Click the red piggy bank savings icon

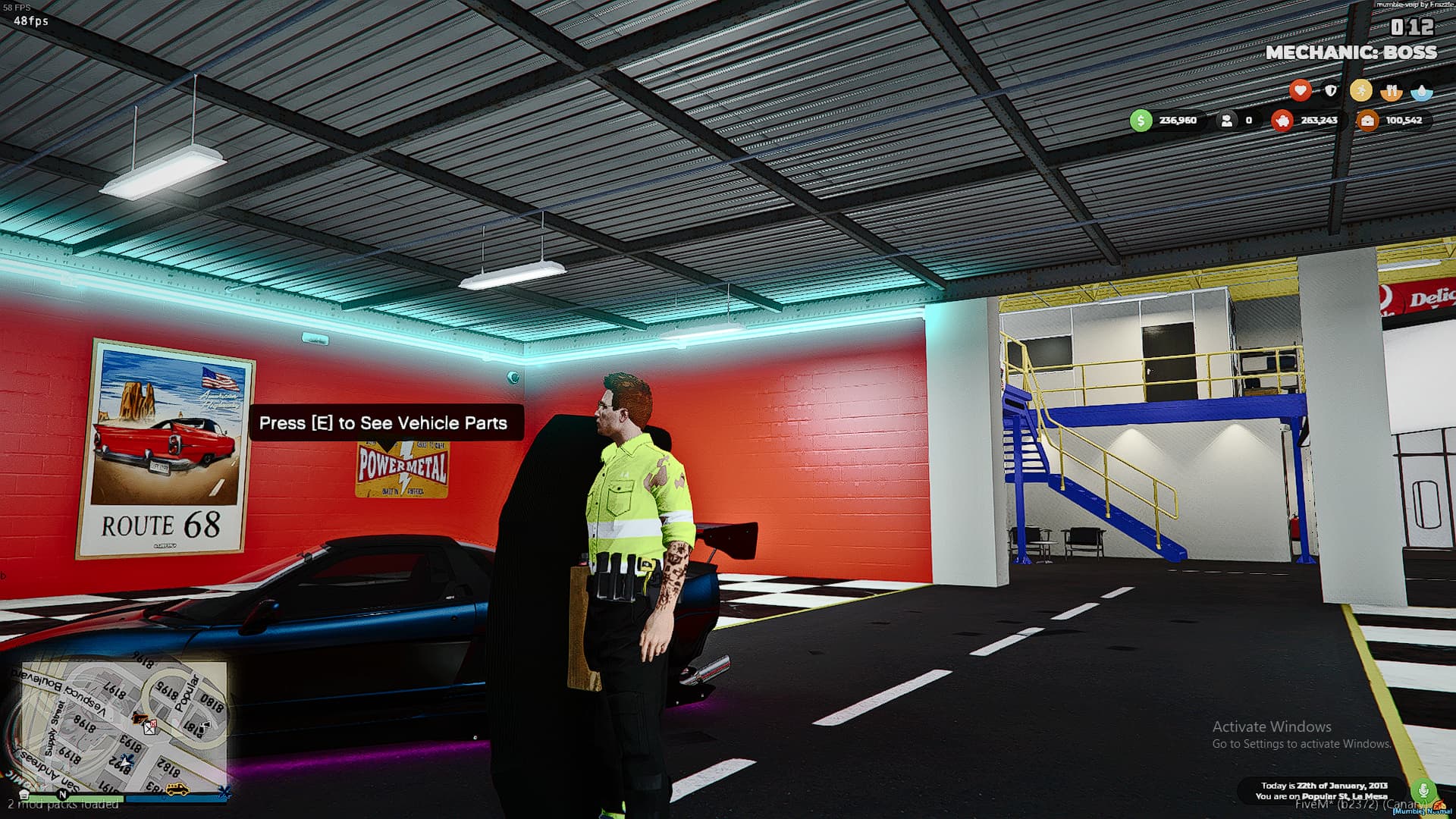1283,121
